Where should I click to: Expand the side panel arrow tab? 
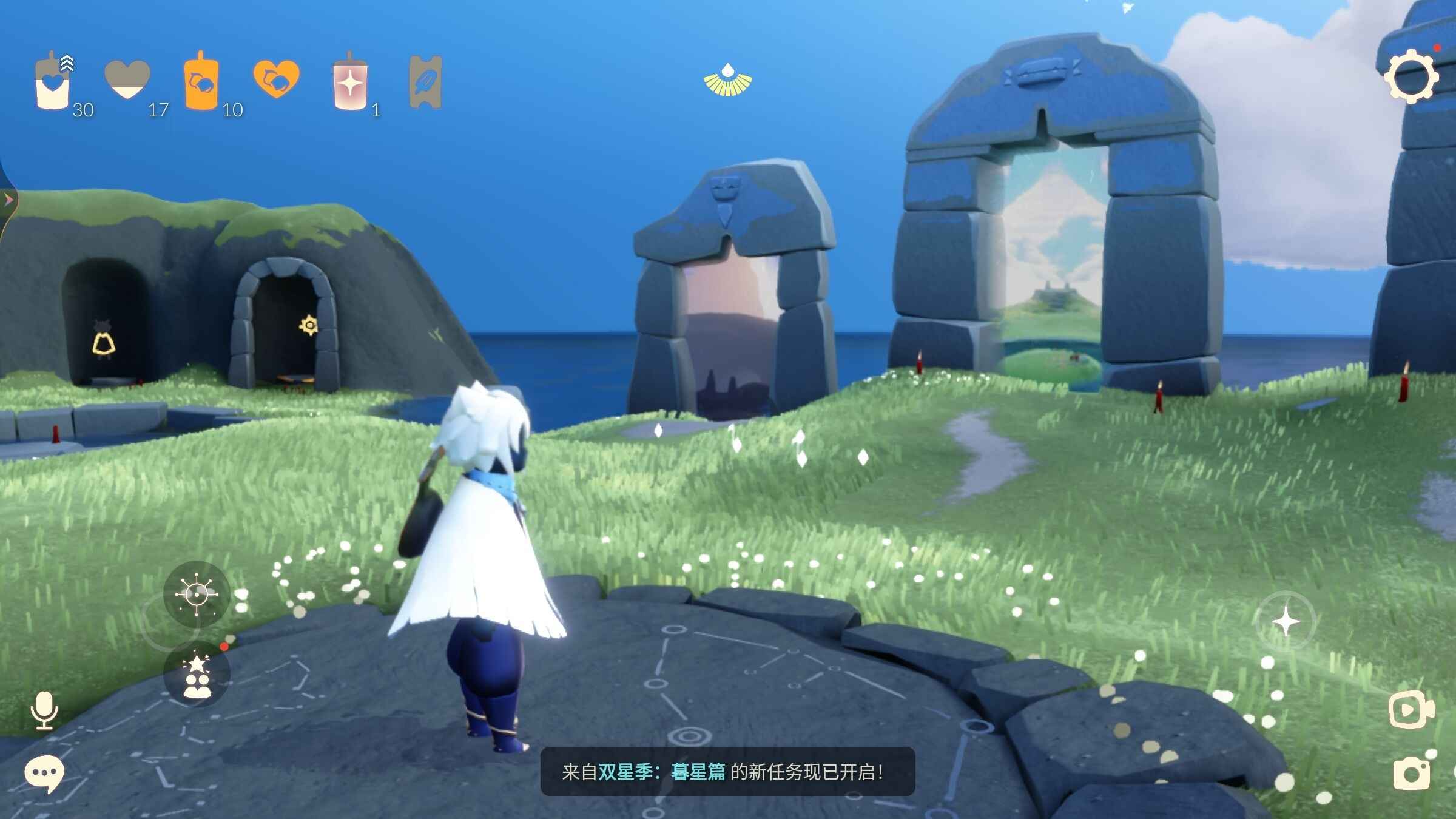pyautogui.click(x=8, y=200)
